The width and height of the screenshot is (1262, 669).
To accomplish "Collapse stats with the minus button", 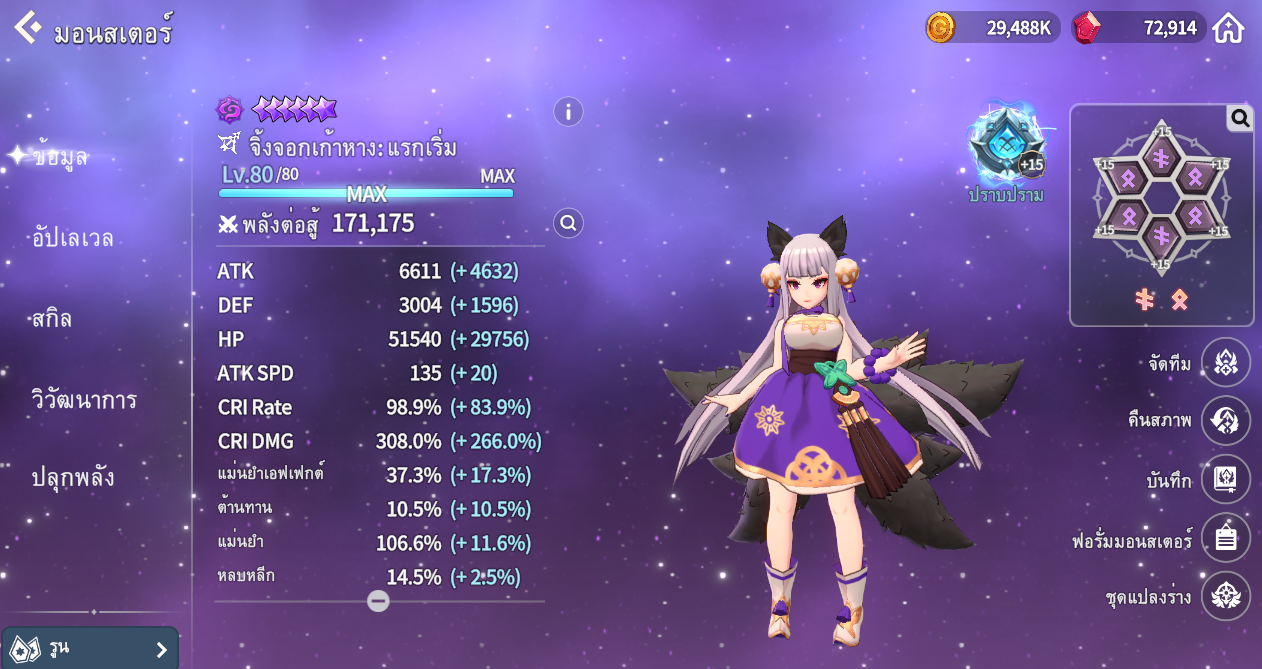I will click(x=378, y=601).
